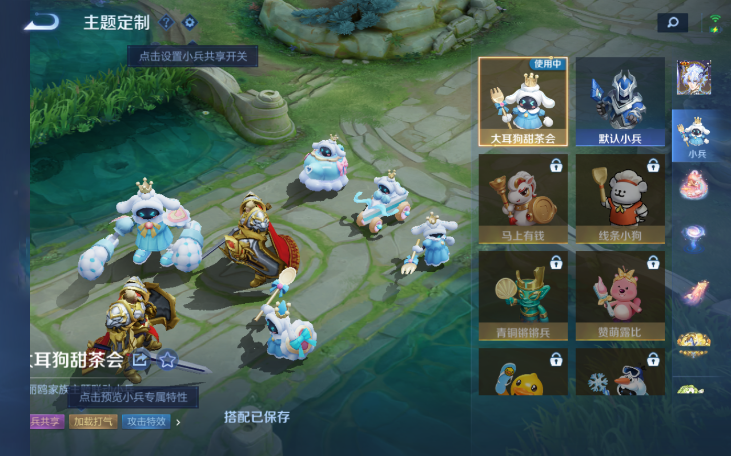
Task: Select the locked 青铜锵锵兵 skin
Action: 523,295
